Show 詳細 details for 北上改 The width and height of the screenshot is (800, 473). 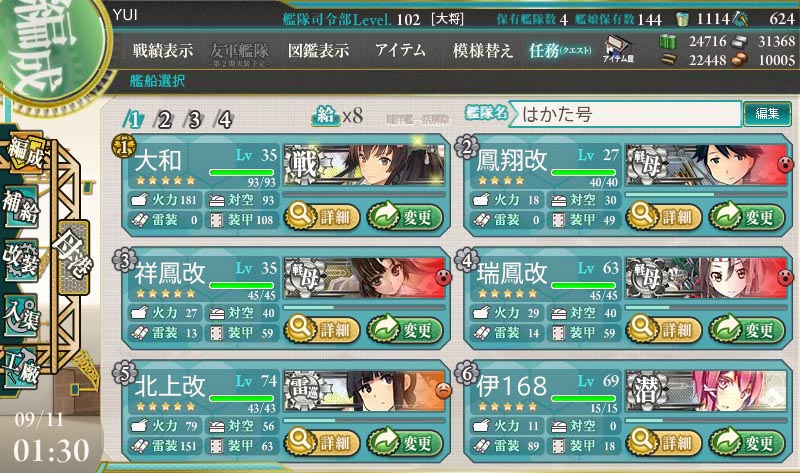[320, 441]
